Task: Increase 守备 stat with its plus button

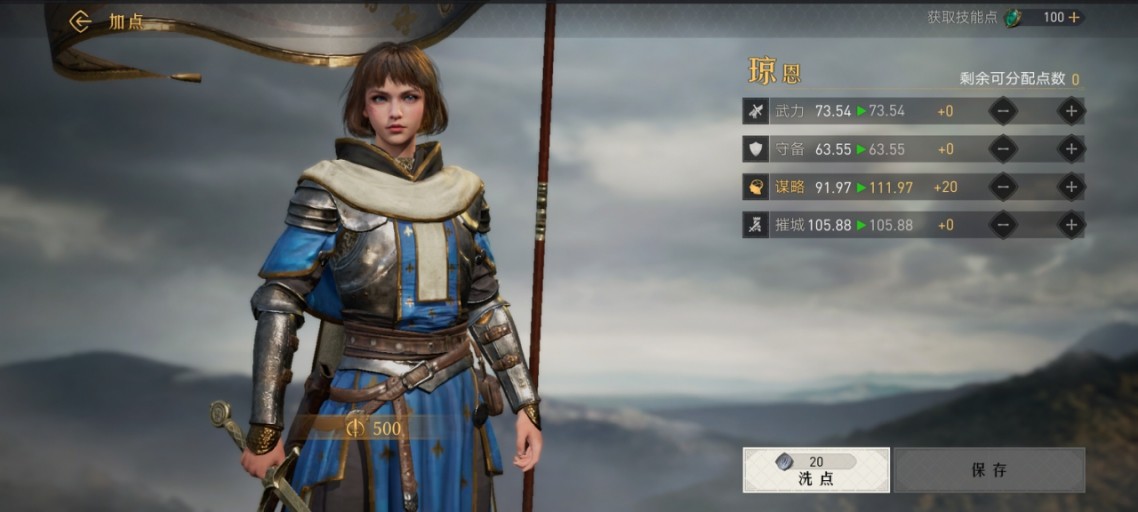Action: point(1071,149)
